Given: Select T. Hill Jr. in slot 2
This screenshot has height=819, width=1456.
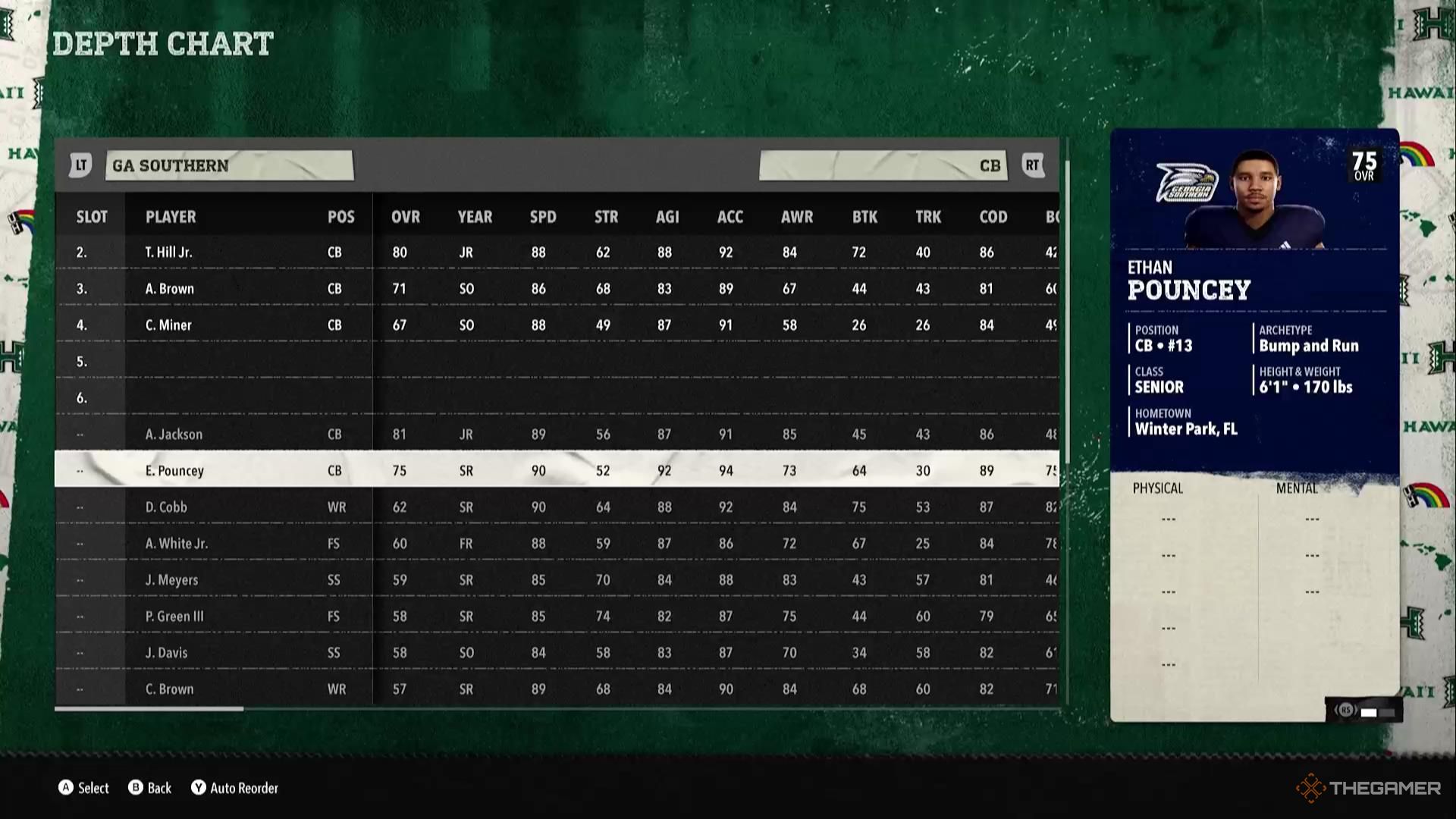Looking at the screenshot, I should pos(169,253).
